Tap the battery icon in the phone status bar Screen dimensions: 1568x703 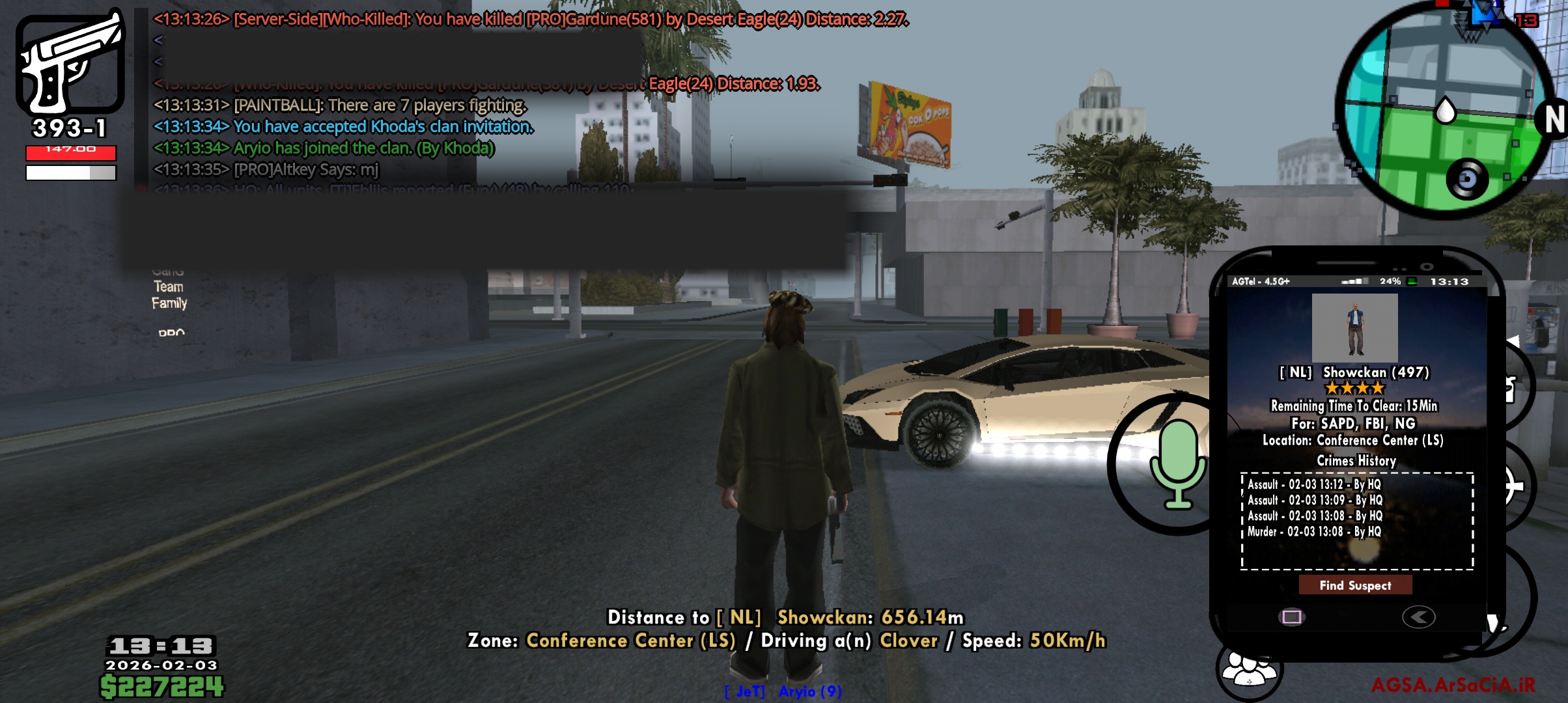pos(1411,283)
